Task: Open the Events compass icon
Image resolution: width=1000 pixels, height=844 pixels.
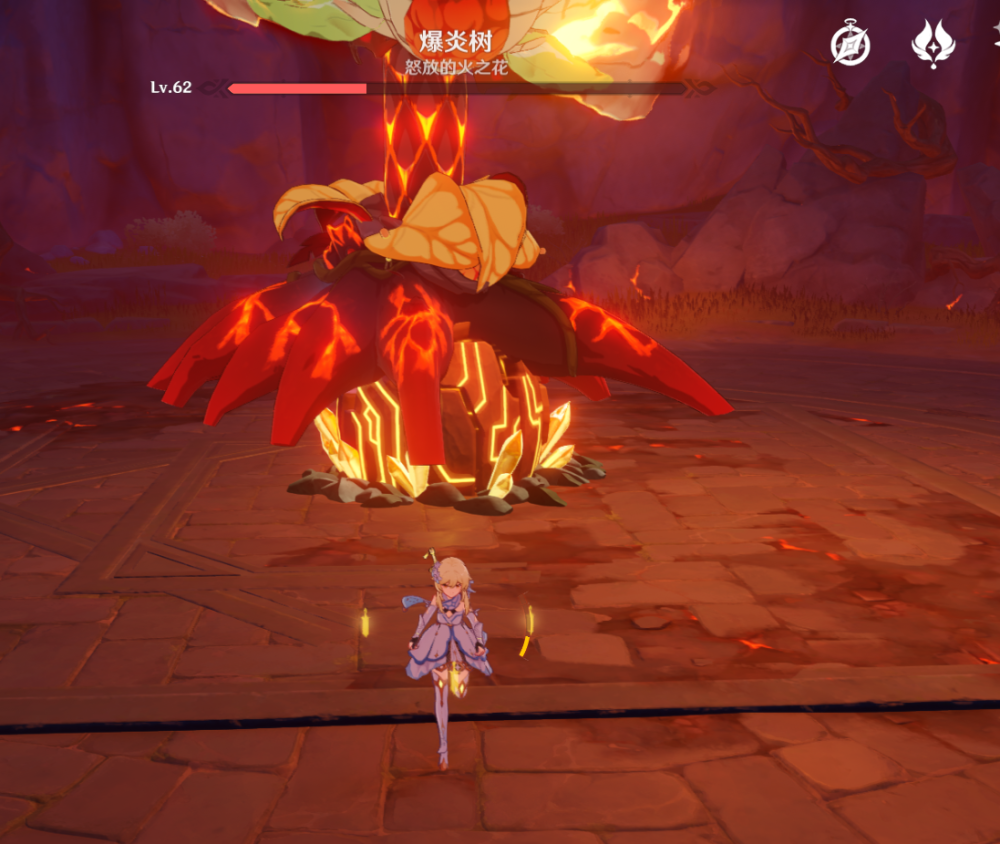Action: [851, 44]
